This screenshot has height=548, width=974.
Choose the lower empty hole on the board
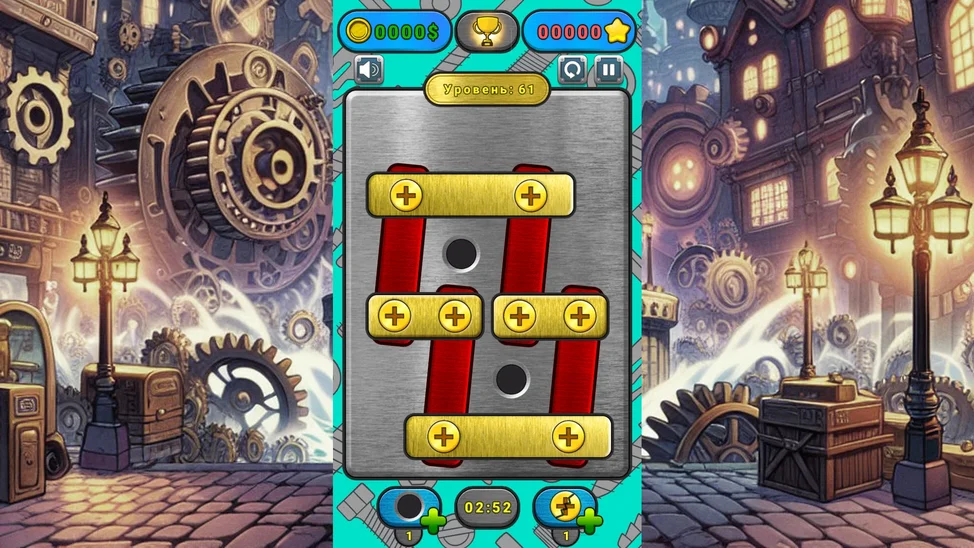(512, 379)
